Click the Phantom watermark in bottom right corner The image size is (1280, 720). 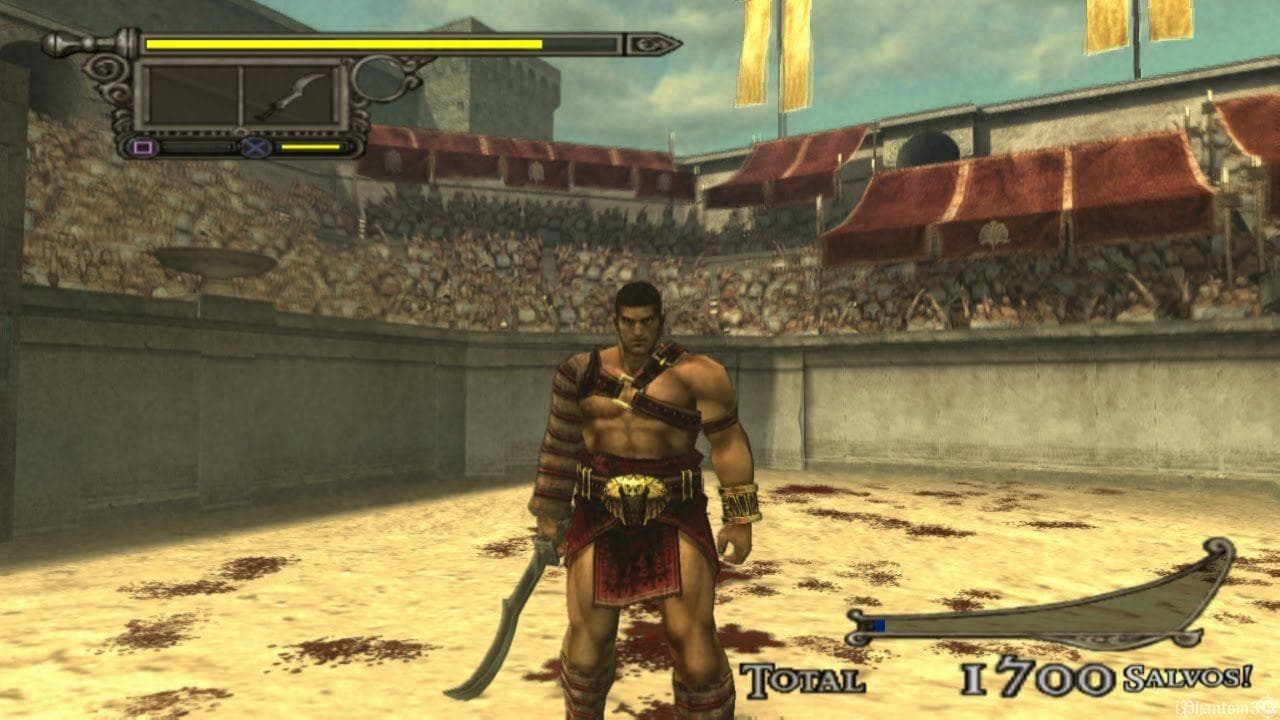click(x=1224, y=706)
